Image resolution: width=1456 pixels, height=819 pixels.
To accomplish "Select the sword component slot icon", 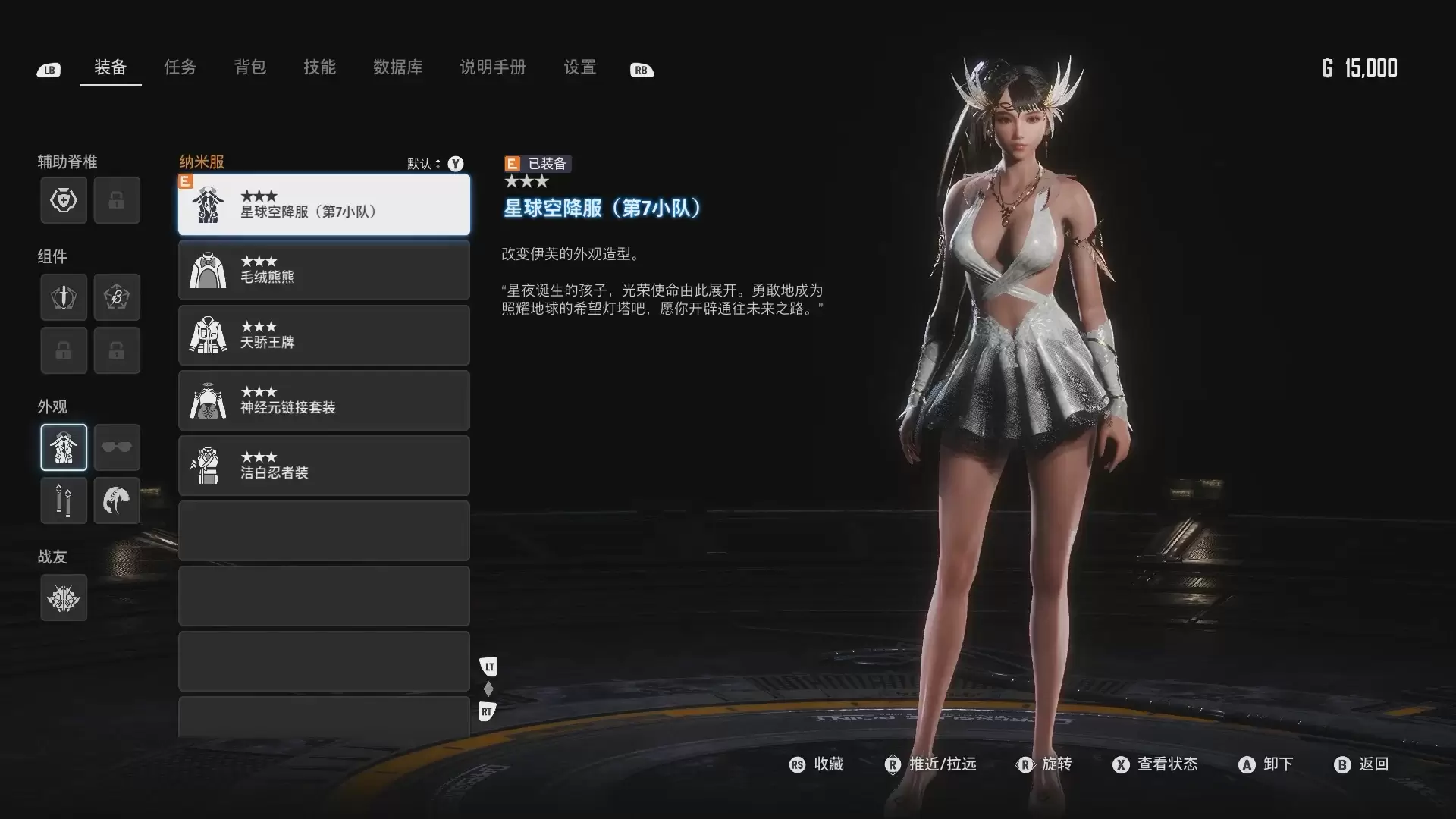I will point(63,297).
